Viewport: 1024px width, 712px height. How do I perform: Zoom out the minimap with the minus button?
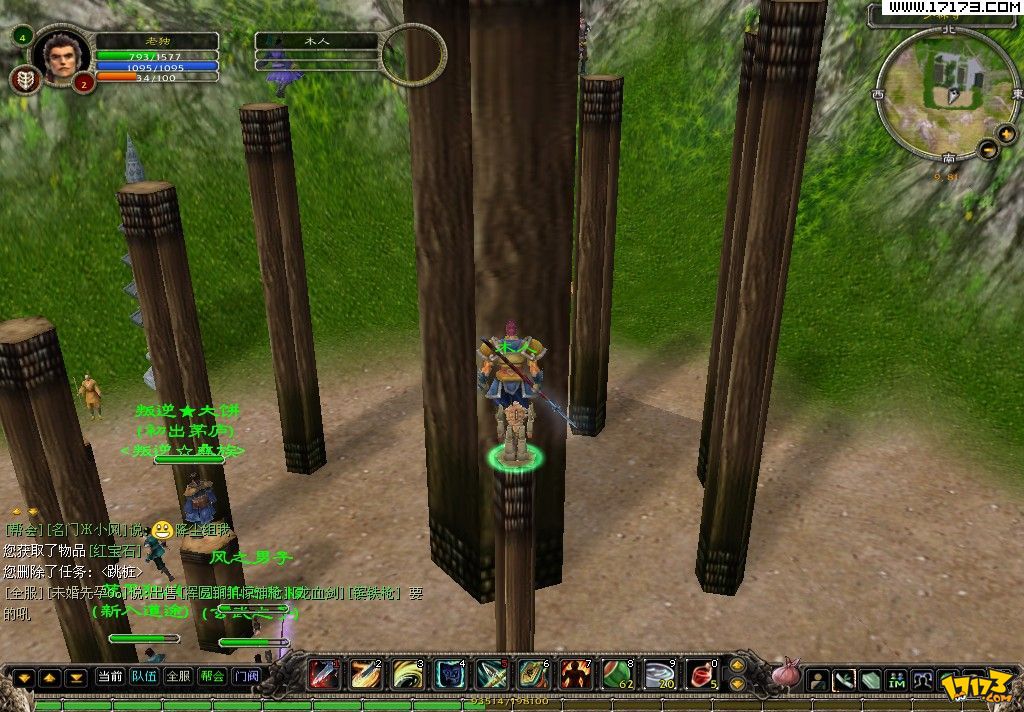pos(989,149)
